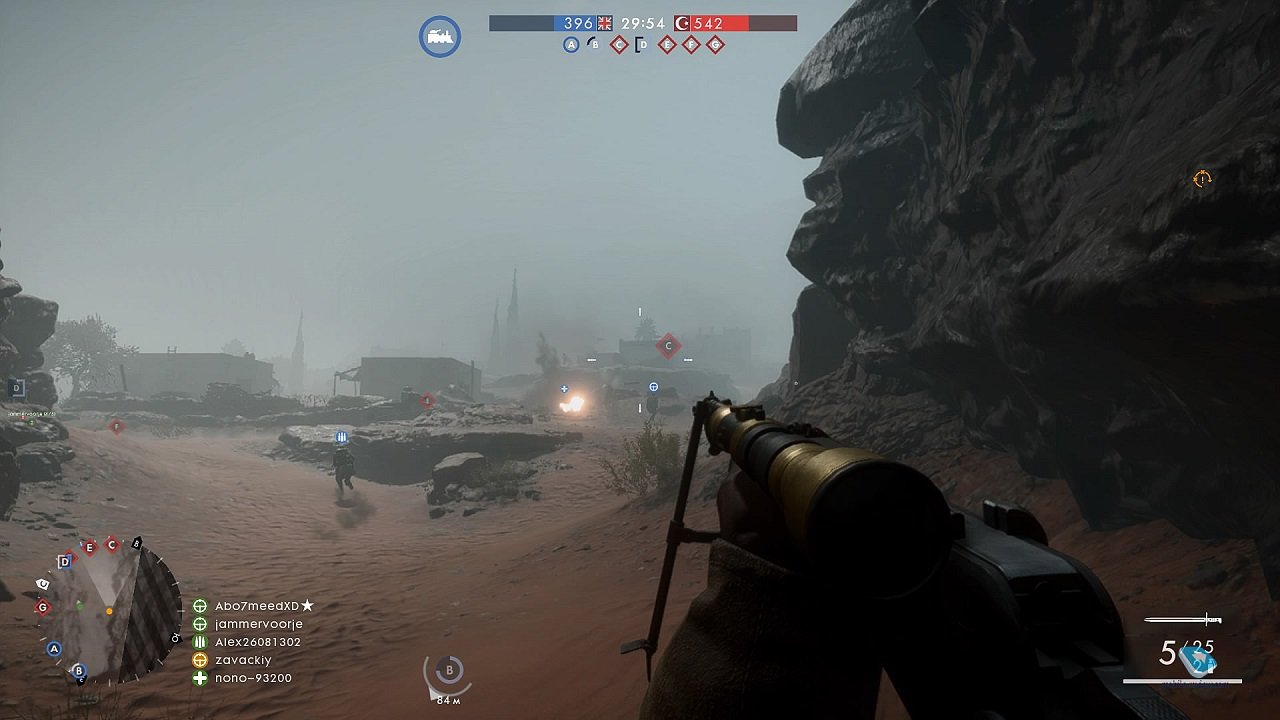The image size is (1280, 720).
Task: Click the ammo resupply icon beside Alex26081302
Action: (198, 643)
